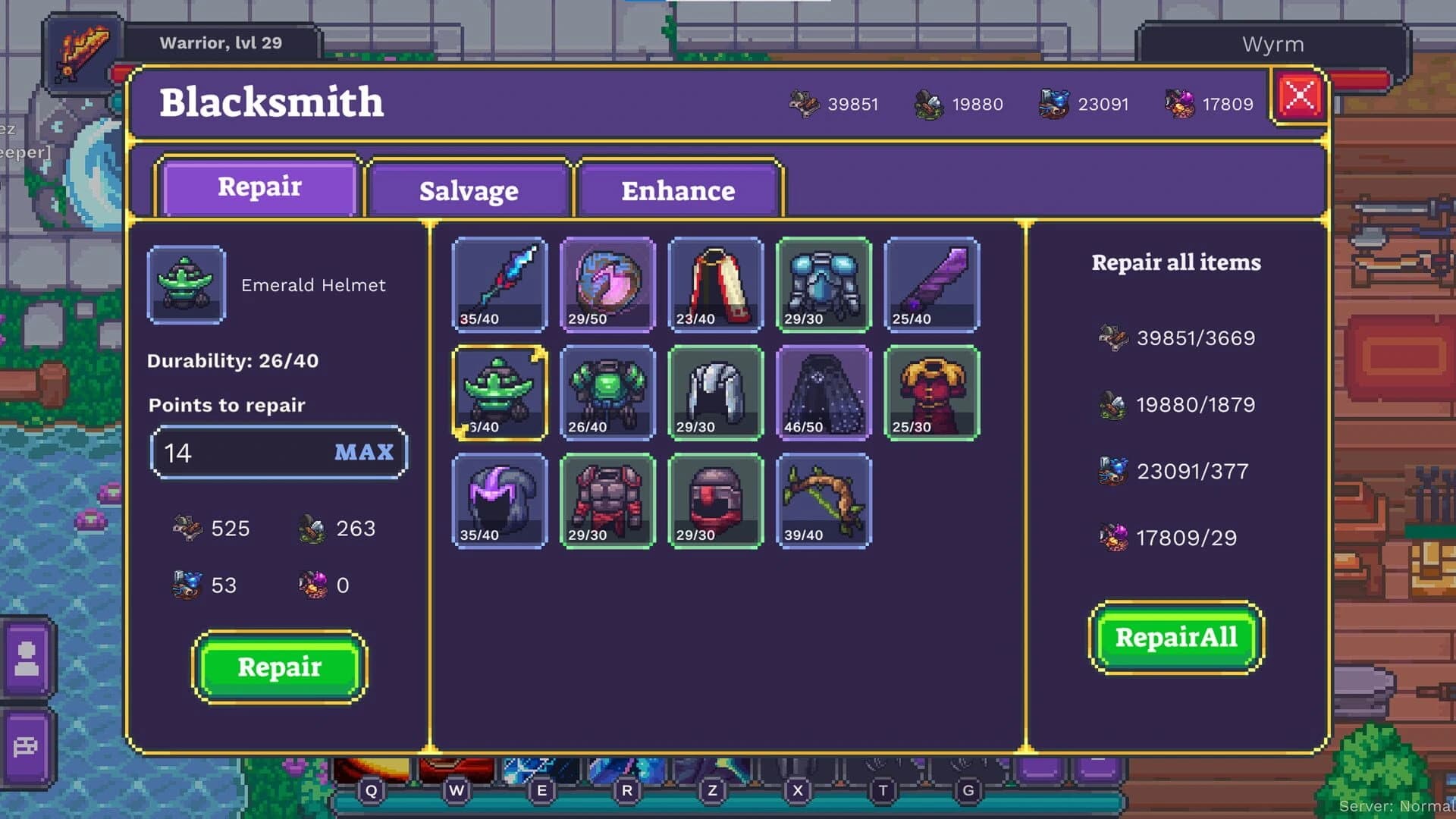Select the purple wizard hat item
This screenshot has width=1456, height=819.
(x=500, y=500)
